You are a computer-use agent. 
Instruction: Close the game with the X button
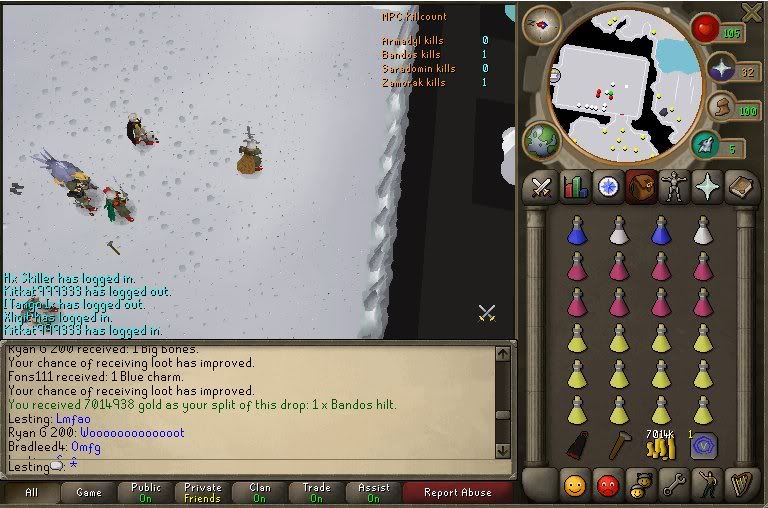(x=752, y=12)
